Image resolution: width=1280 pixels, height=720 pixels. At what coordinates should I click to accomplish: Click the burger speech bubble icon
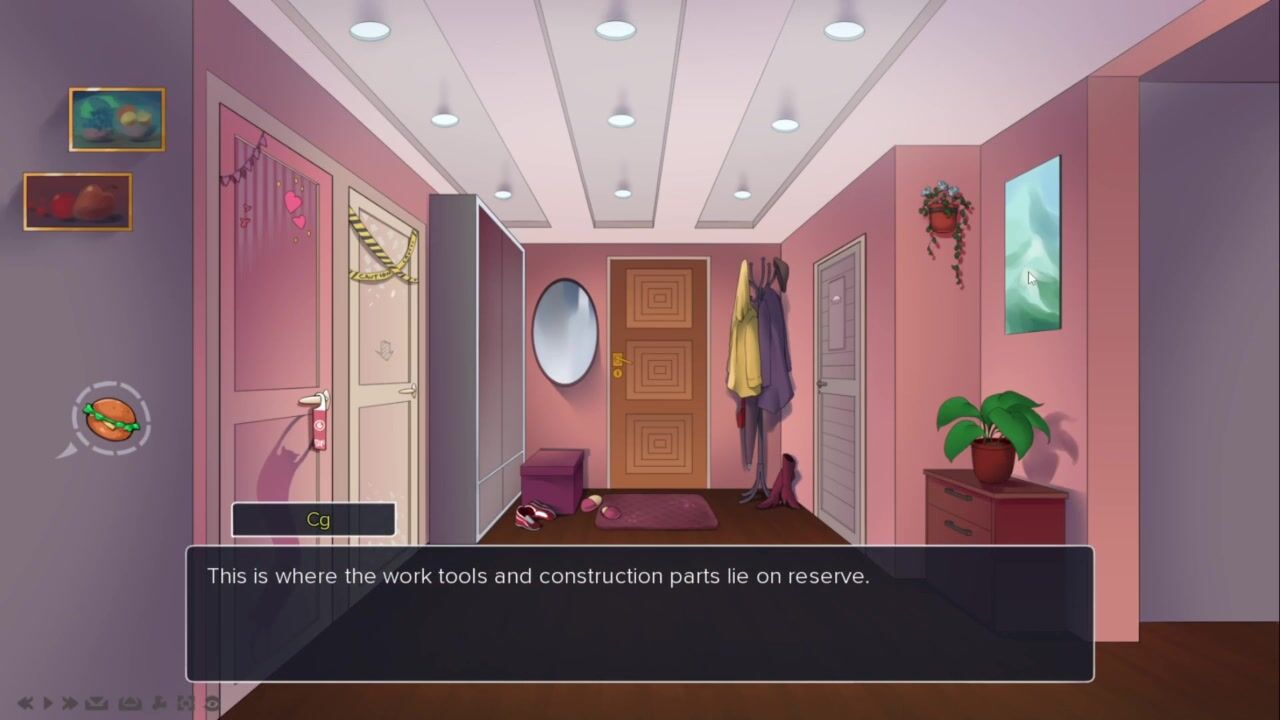point(111,418)
